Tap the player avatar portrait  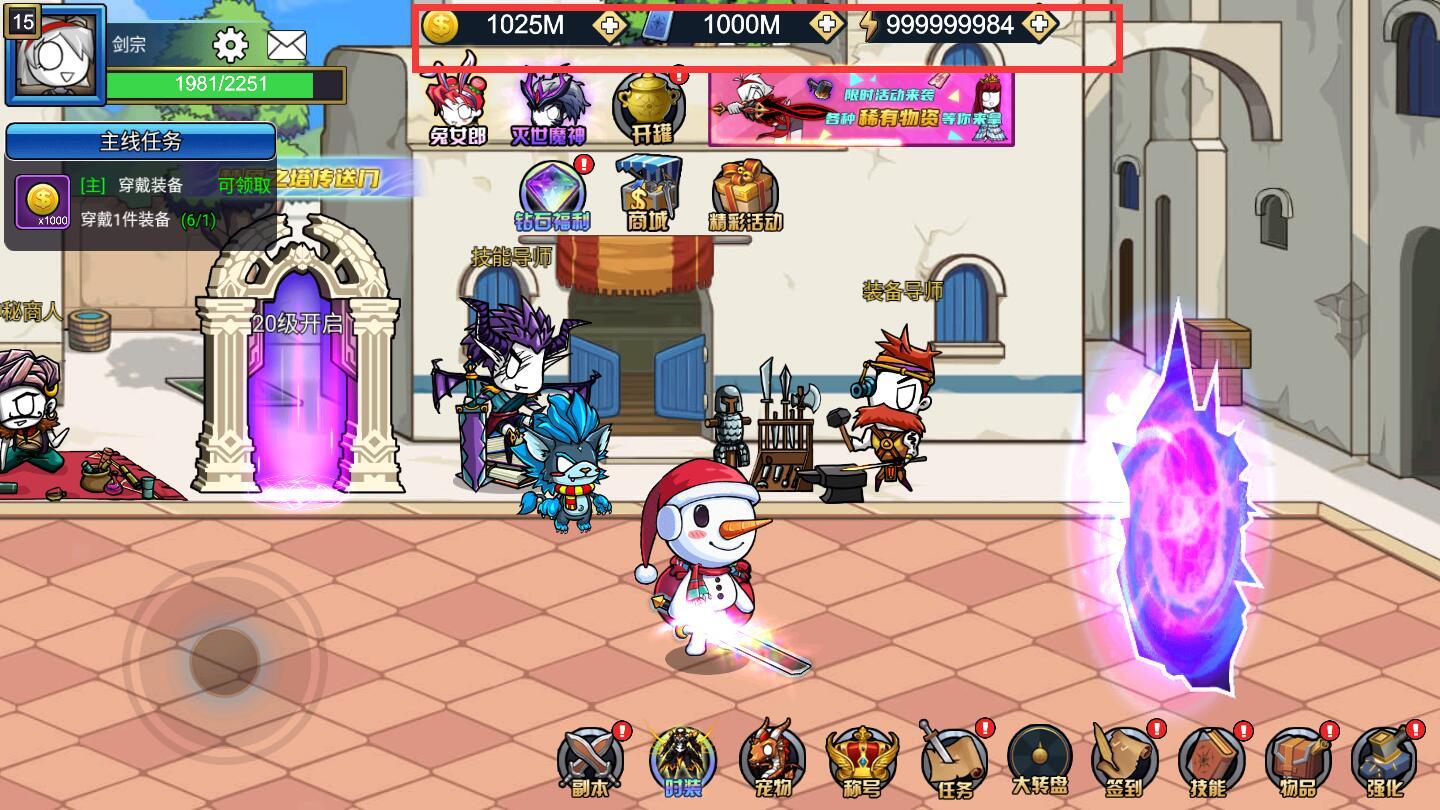56,56
